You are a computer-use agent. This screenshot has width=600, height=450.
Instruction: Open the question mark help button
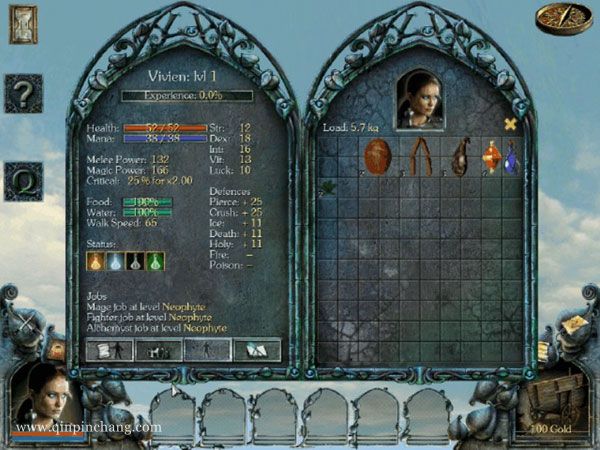coord(23,94)
